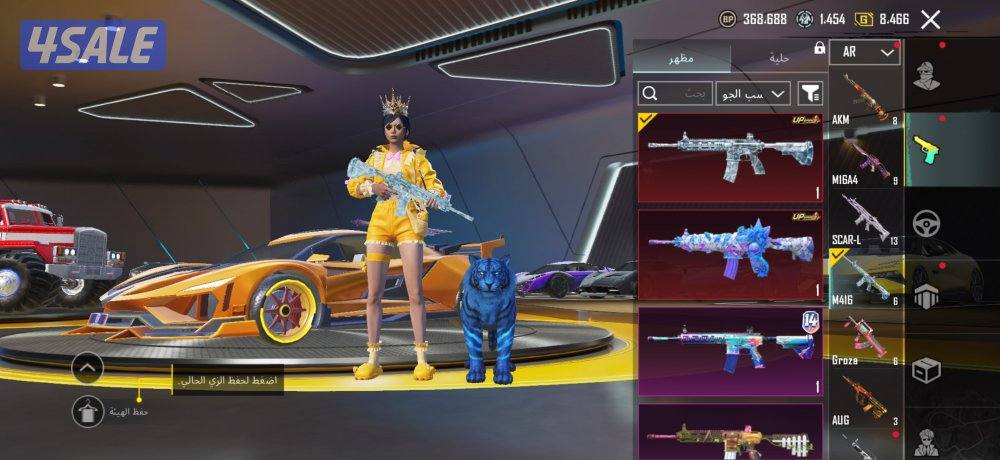Image resolution: width=1000 pixels, height=460 pixels.
Task: Open the vehicle steering wheel category
Action: click(926, 222)
